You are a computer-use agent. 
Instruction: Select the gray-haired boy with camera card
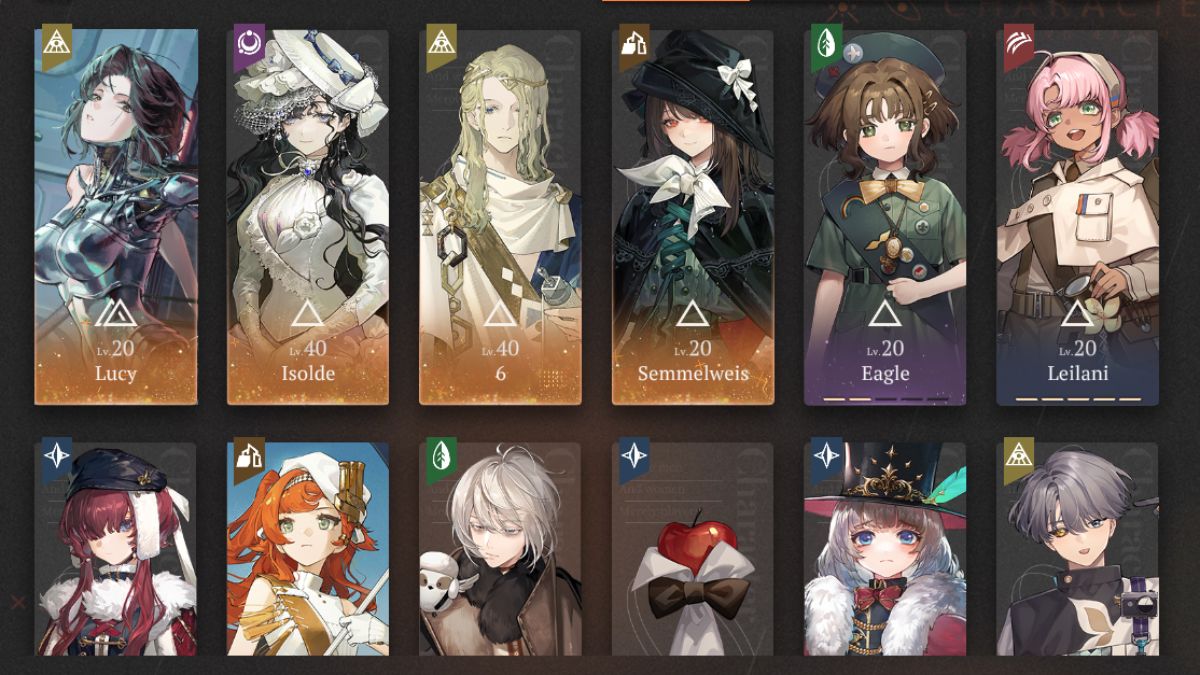tap(1077, 550)
